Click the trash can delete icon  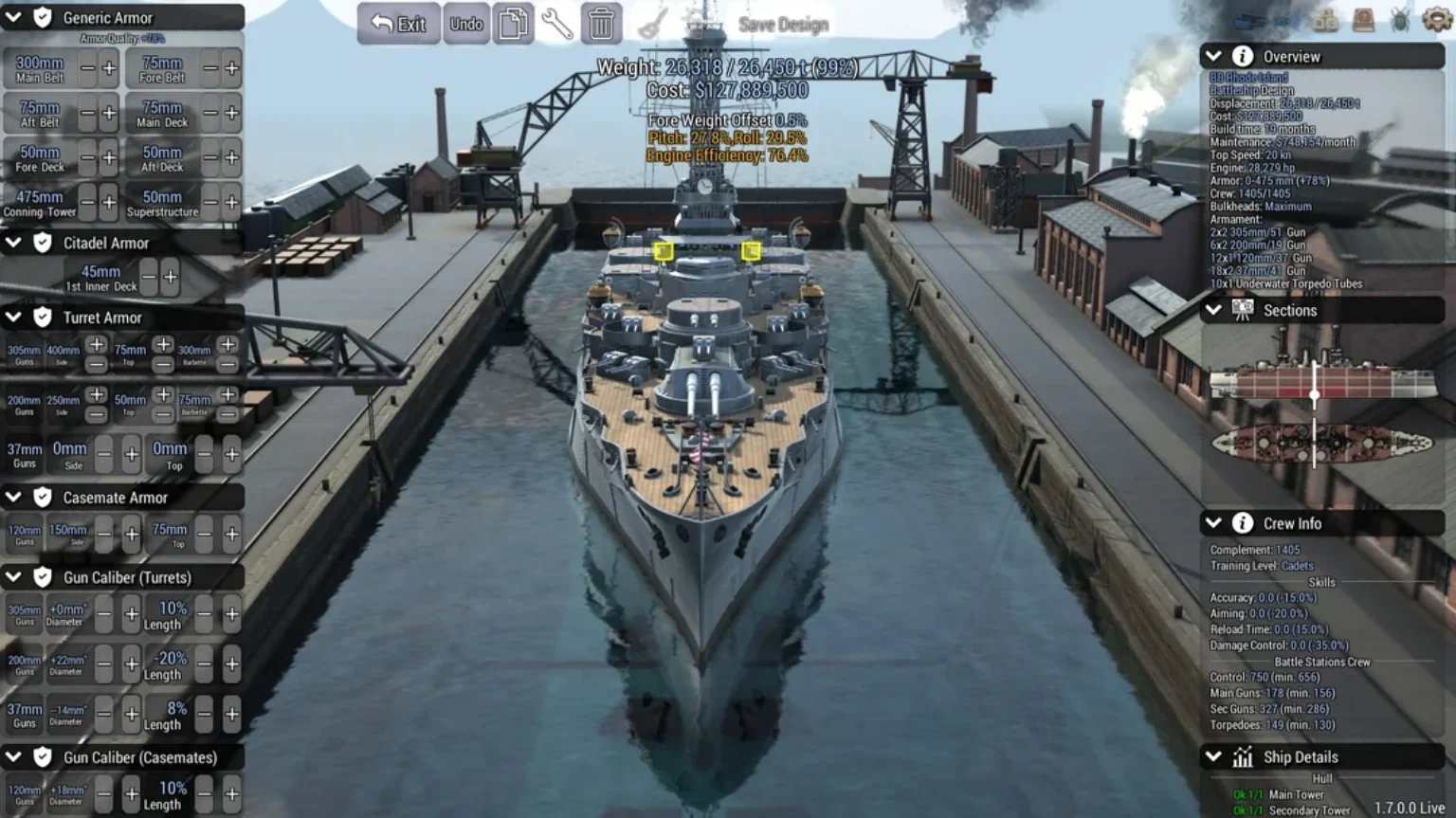click(601, 24)
